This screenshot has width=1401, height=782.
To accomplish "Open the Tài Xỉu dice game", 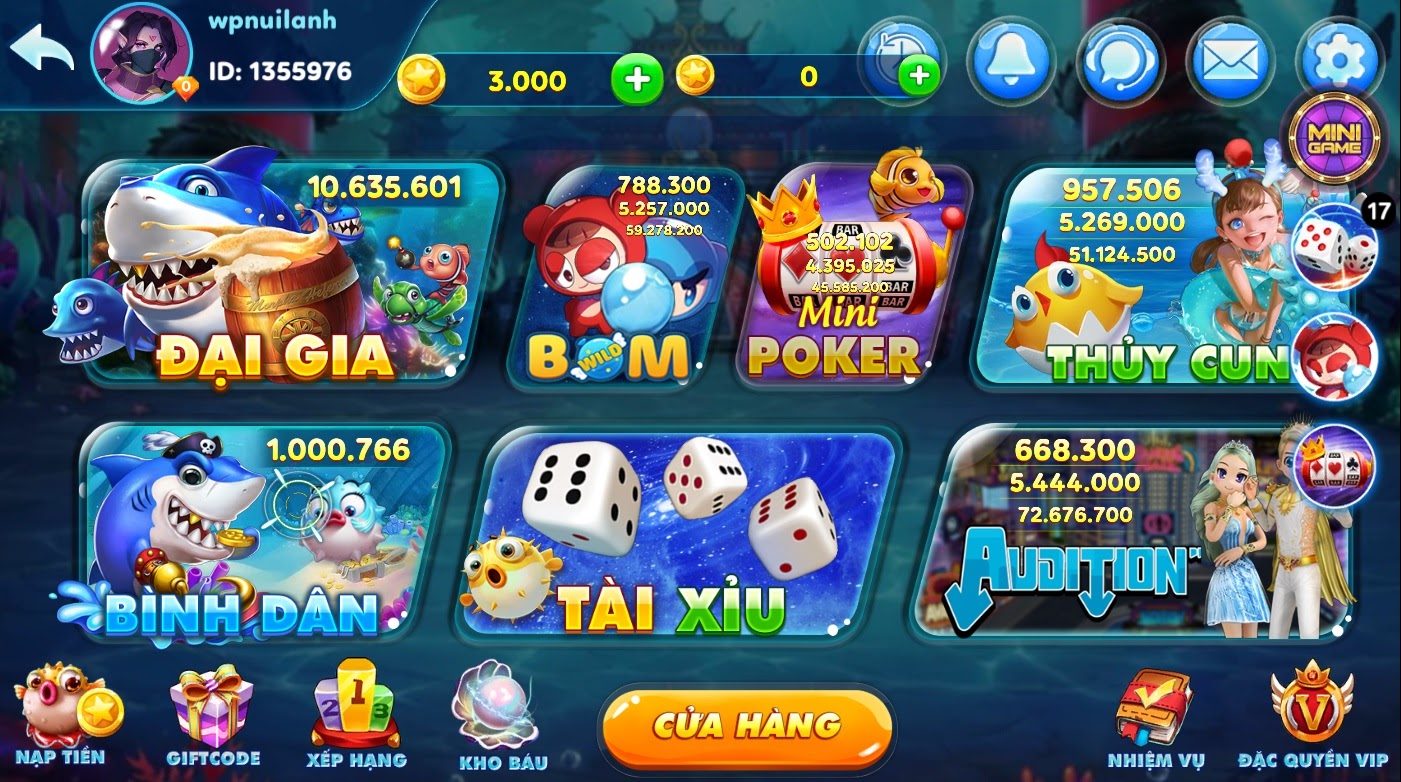I will (680, 535).
